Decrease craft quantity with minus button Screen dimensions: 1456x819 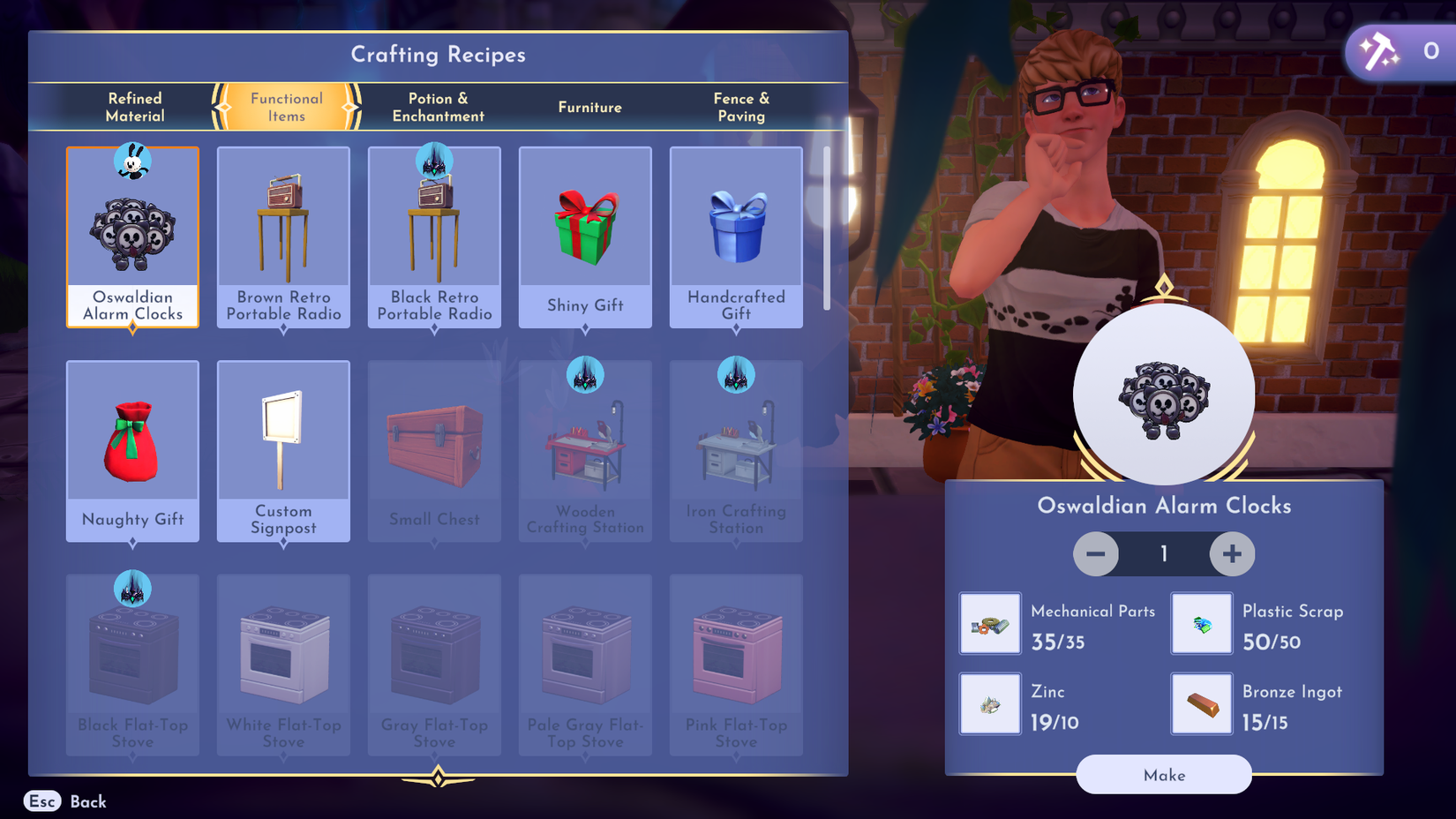pyautogui.click(x=1096, y=554)
